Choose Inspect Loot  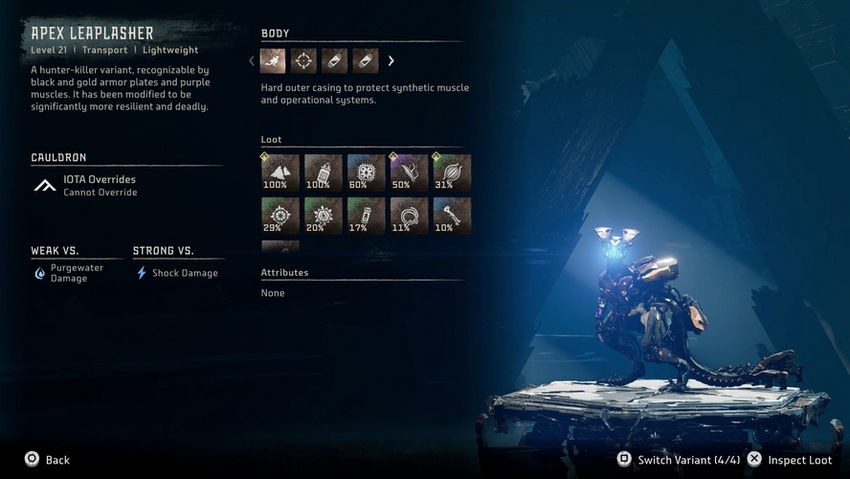click(x=790, y=460)
